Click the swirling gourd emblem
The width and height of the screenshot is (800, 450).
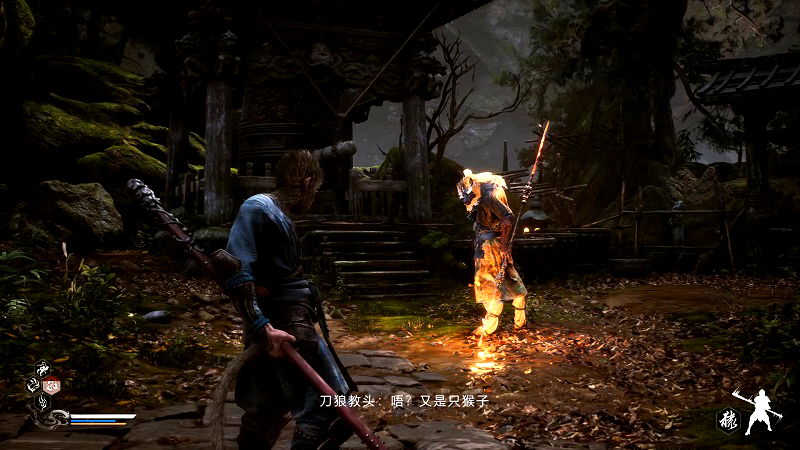[59, 419]
